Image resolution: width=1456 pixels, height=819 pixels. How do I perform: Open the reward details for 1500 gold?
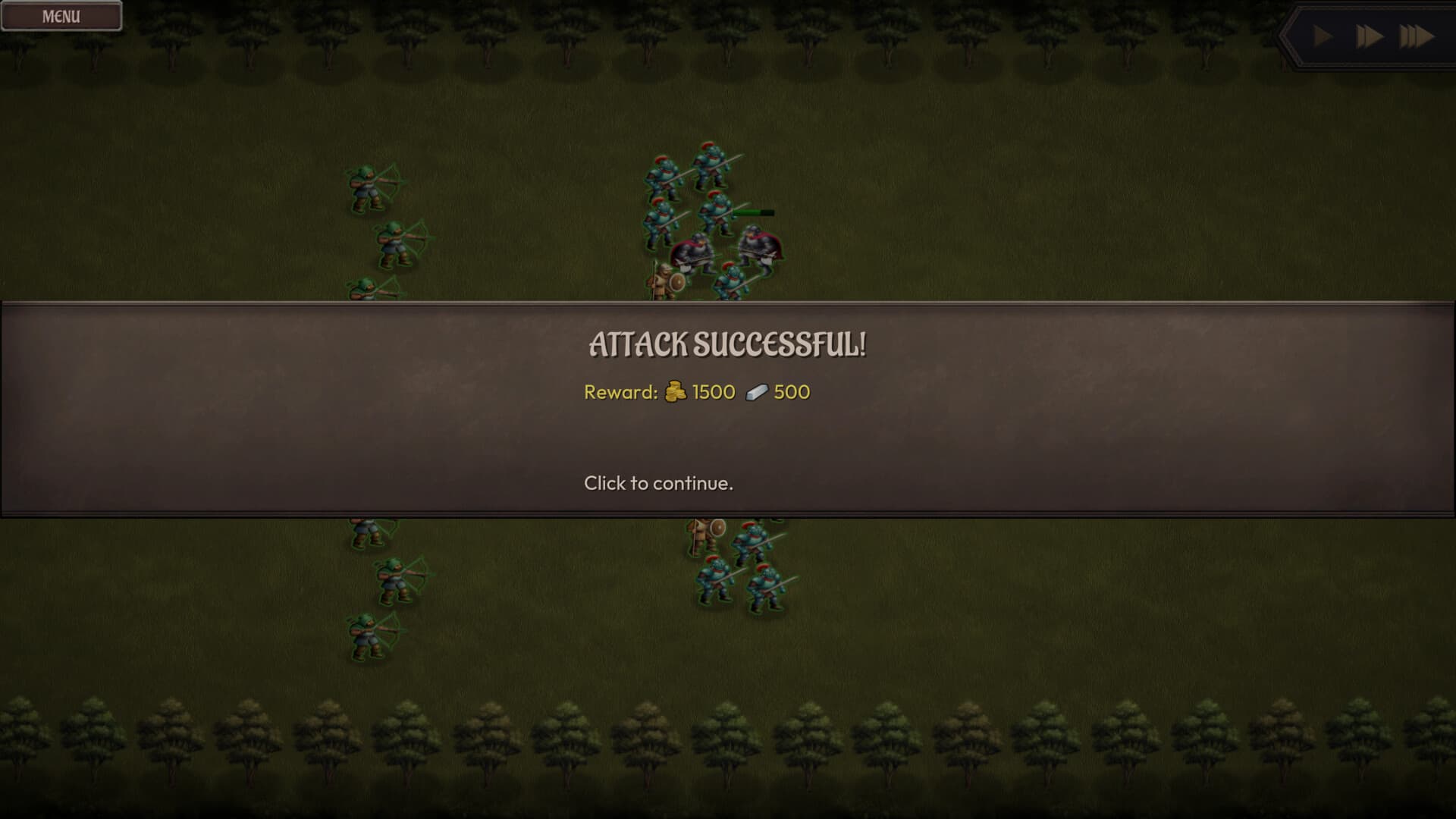[x=713, y=392]
